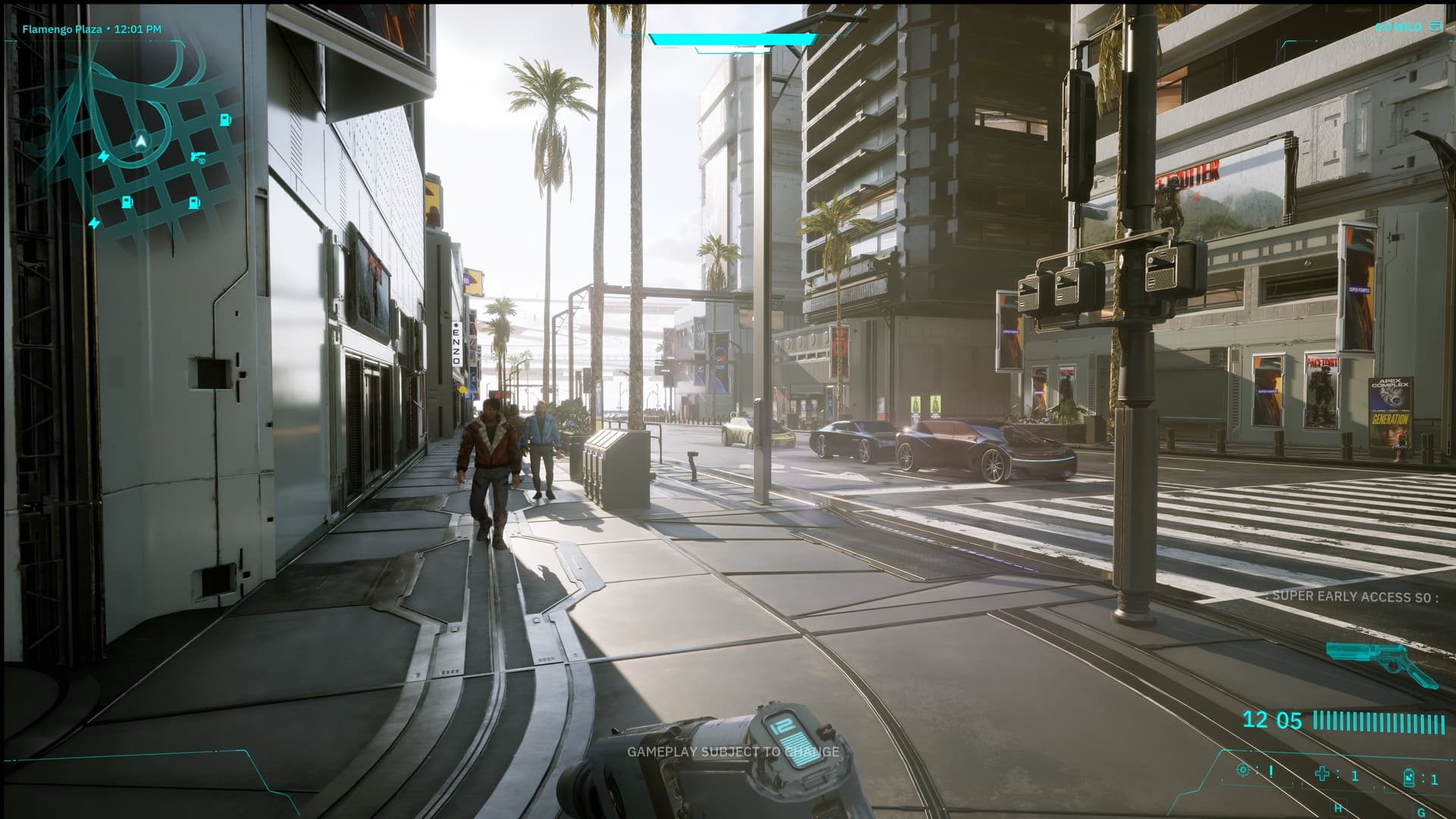
Task: Click the player arrow on the minimap
Action: (x=140, y=140)
